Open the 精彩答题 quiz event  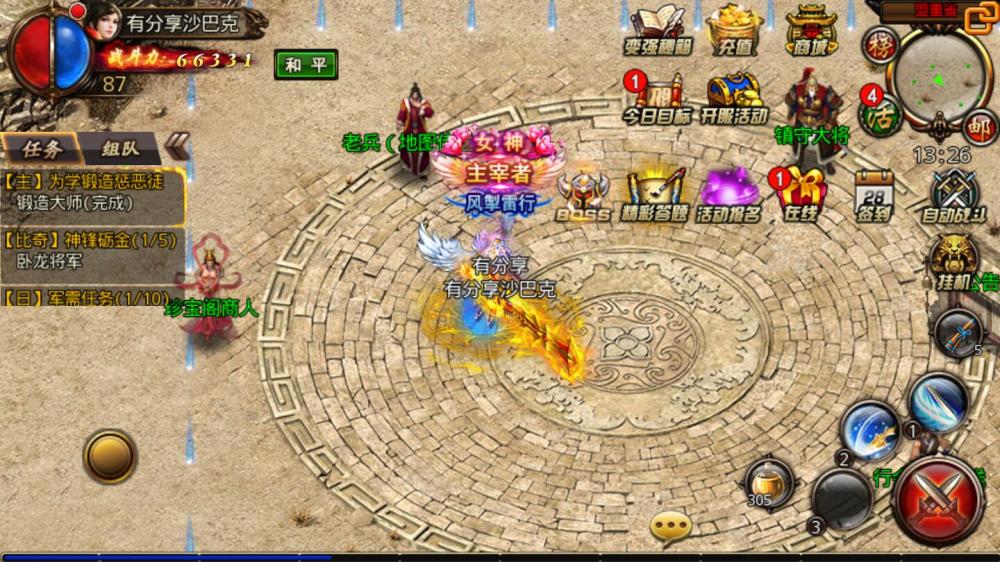(x=655, y=194)
